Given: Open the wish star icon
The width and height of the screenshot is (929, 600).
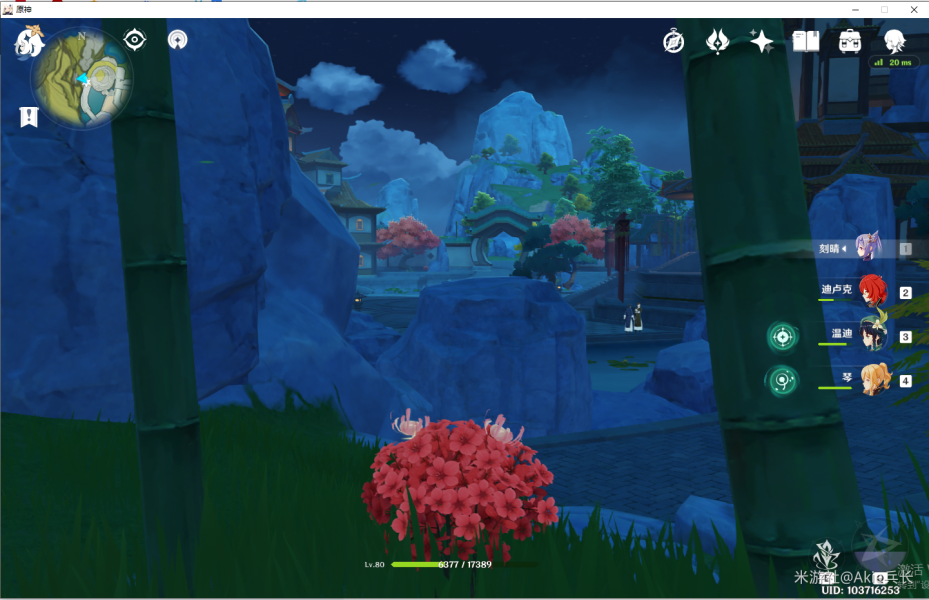Looking at the screenshot, I should click(x=762, y=41).
